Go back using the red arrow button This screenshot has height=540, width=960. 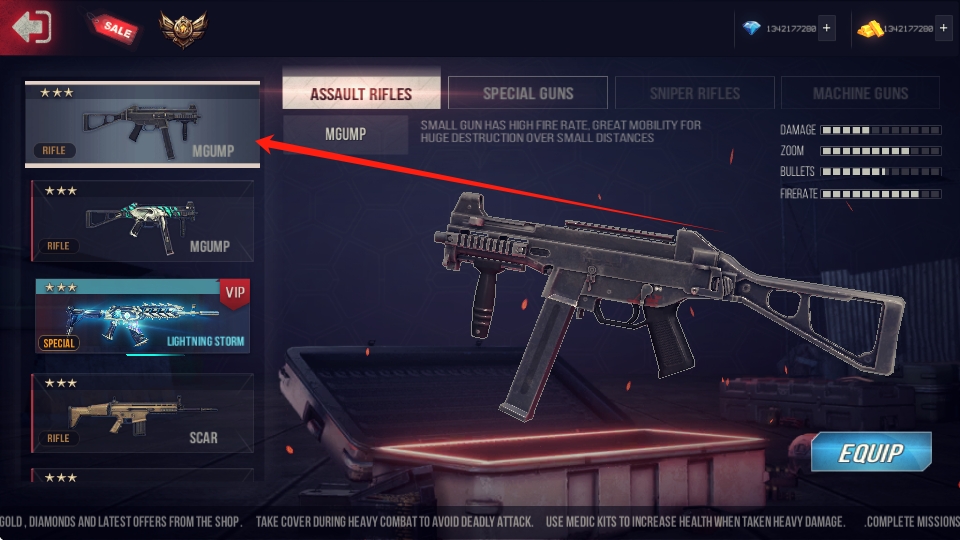[x=31, y=27]
